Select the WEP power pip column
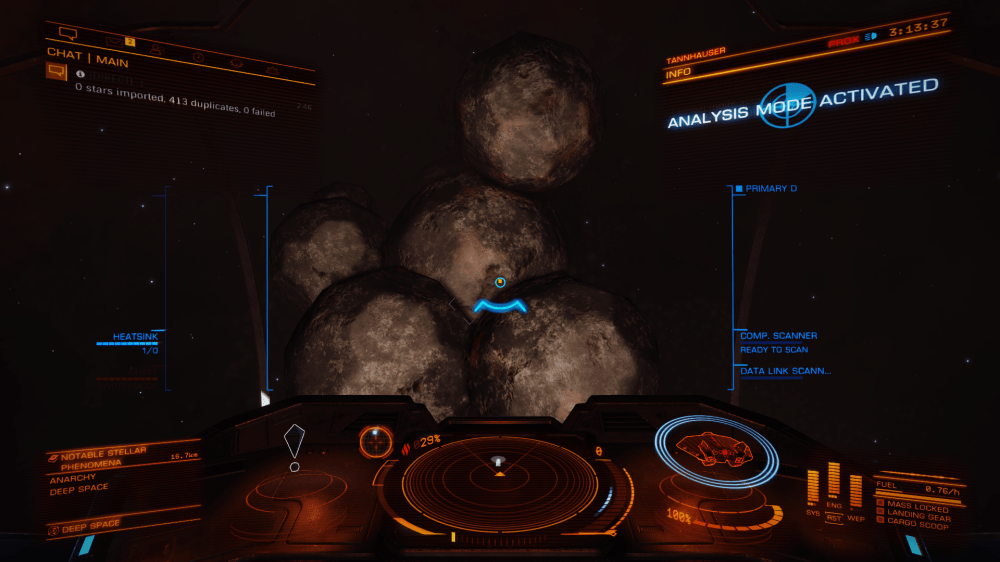This screenshot has width=1000, height=562. [855, 492]
